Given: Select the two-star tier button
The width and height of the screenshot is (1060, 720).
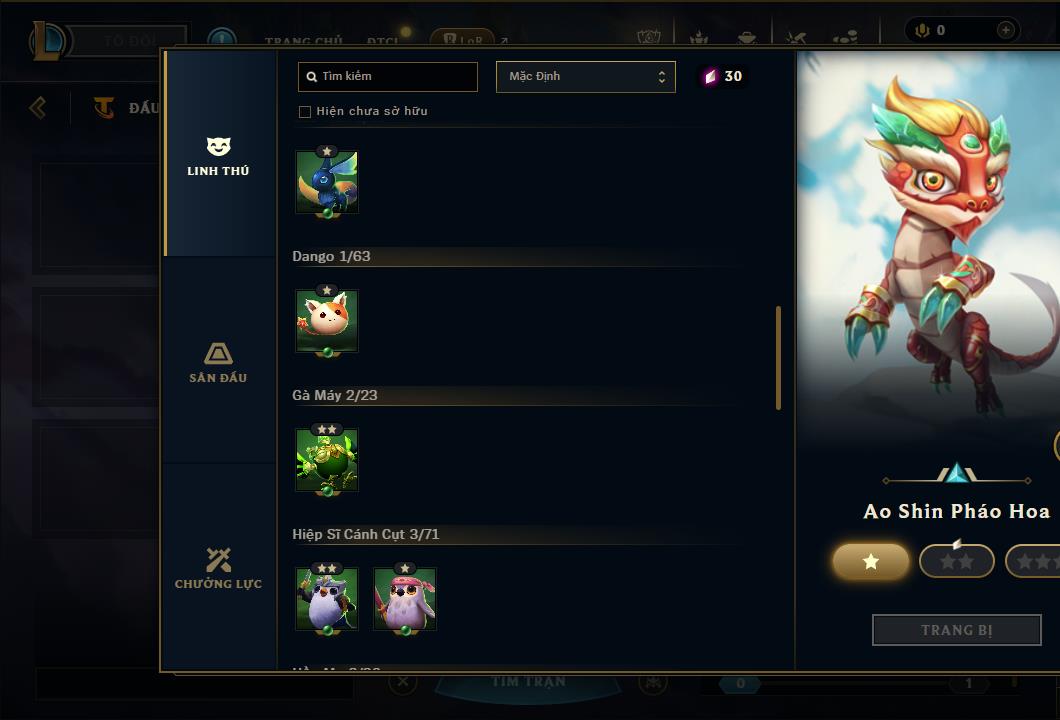Looking at the screenshot, I should (956, 562).
